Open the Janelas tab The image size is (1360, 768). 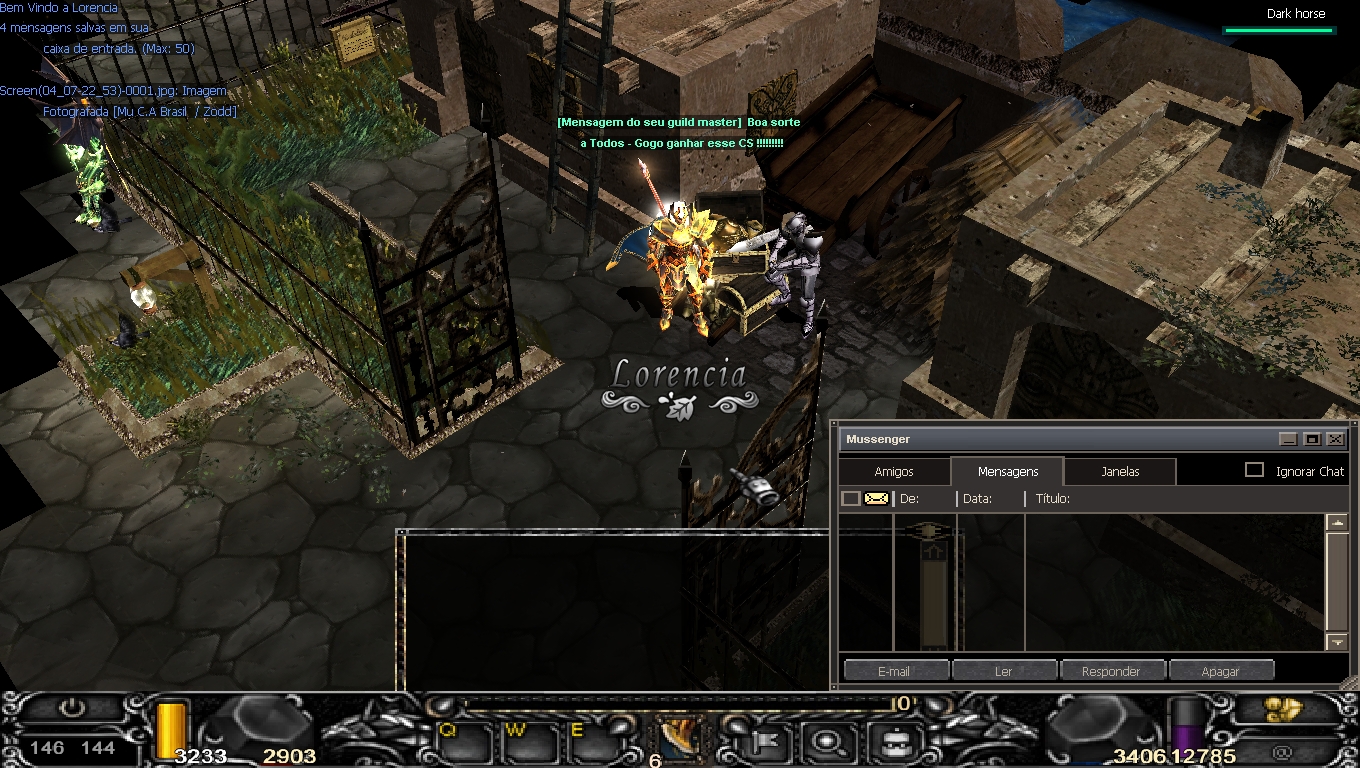pos(1120,471)
